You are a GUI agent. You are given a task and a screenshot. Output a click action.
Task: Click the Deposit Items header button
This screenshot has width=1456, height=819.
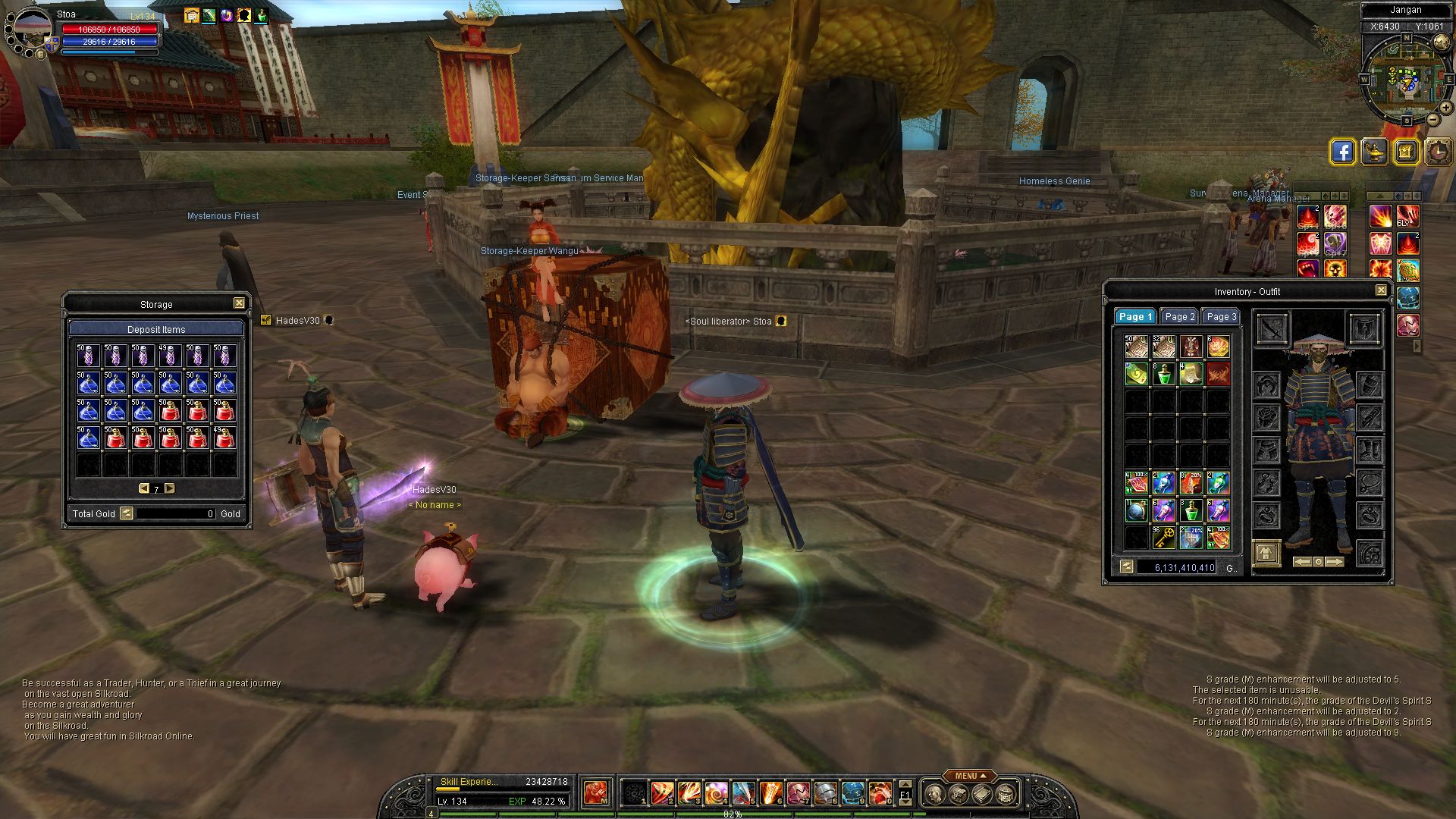click(156, 329)
